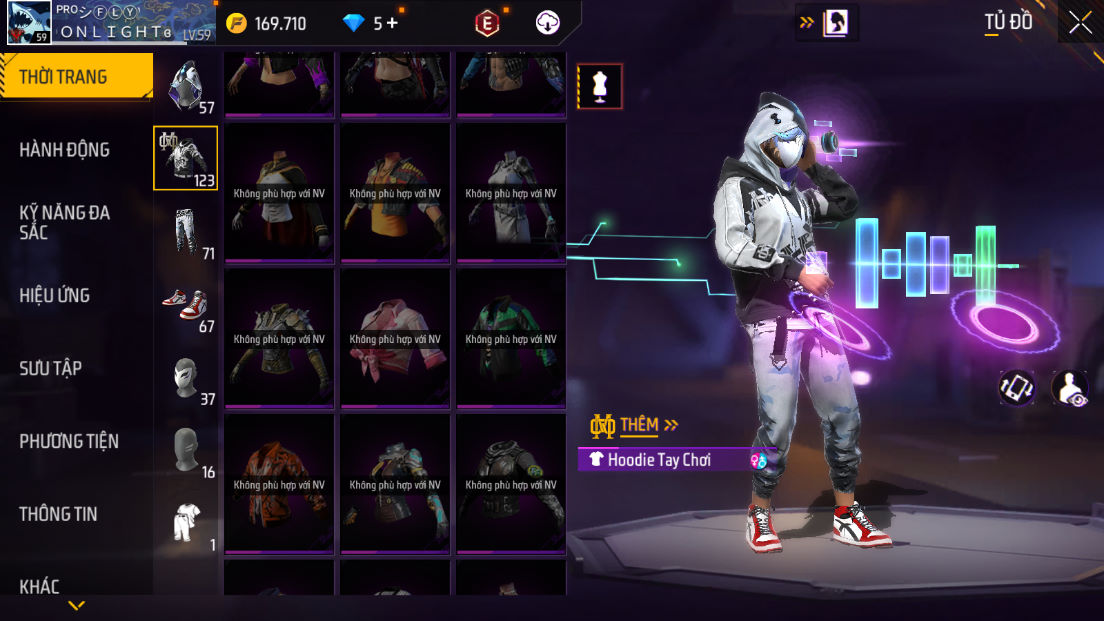Open the Thông Tin tab

(x=58, y=514)
